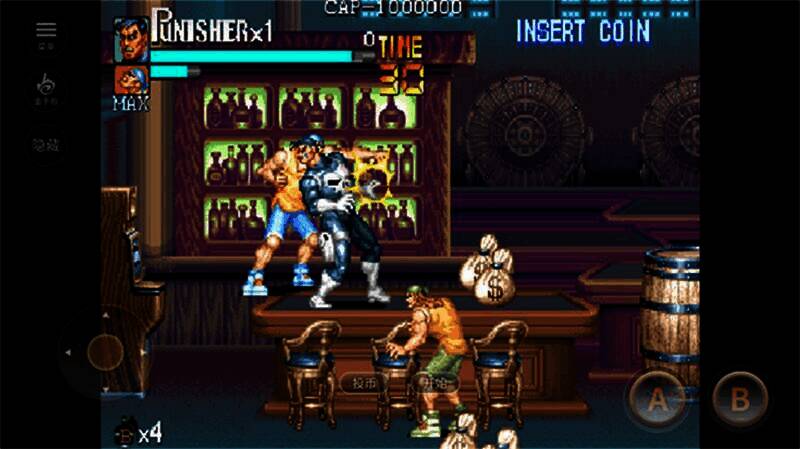Insert a coin with the 投币 button
The image size is (800, 449).
(364, 382)
